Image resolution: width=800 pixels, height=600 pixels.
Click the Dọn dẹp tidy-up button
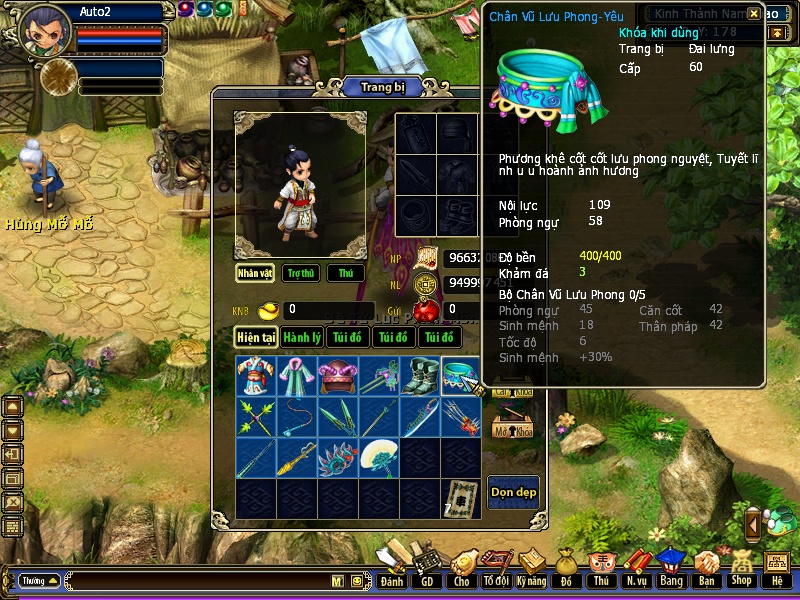pos(513,492)
